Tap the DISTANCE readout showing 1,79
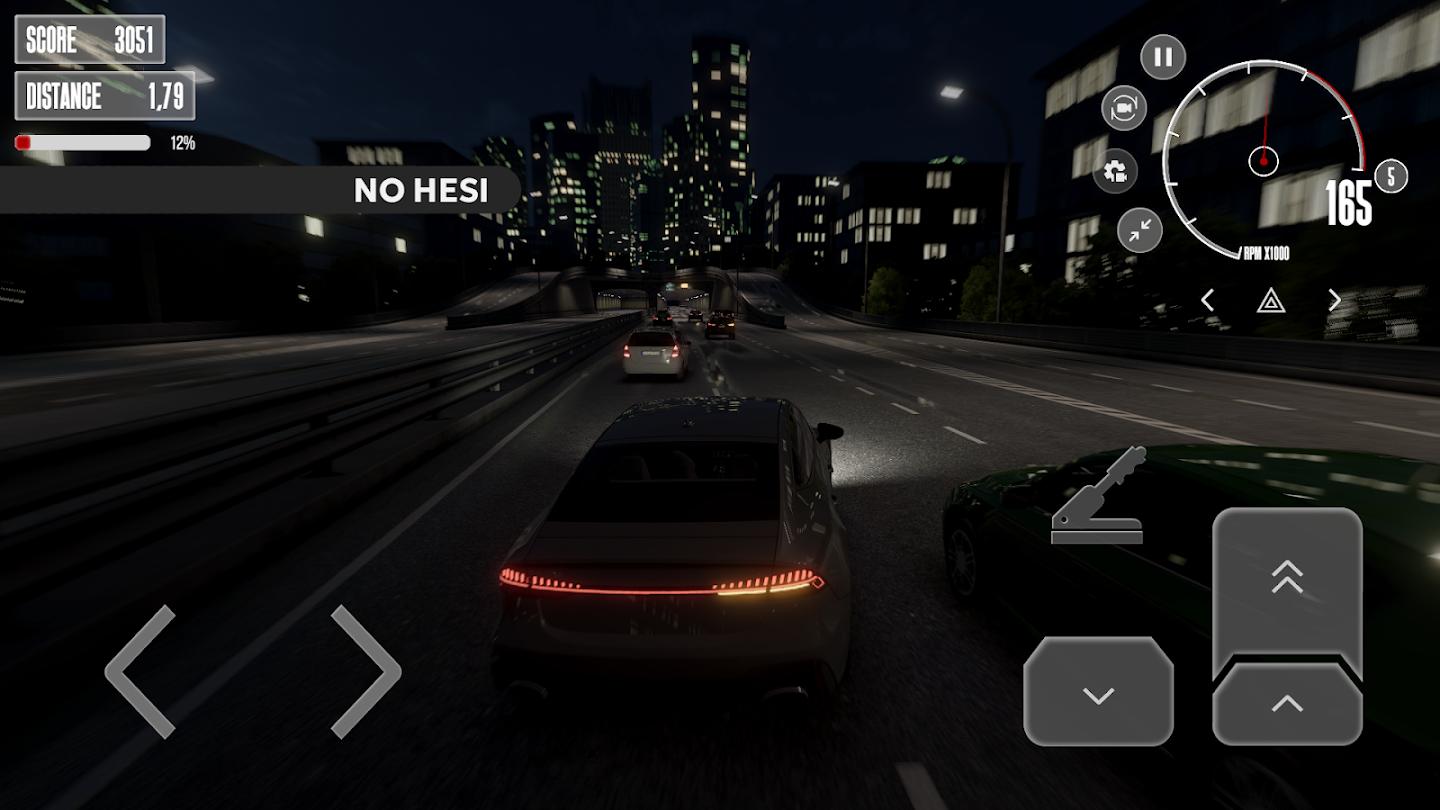Screen dimensions: 1440x810 103,97
